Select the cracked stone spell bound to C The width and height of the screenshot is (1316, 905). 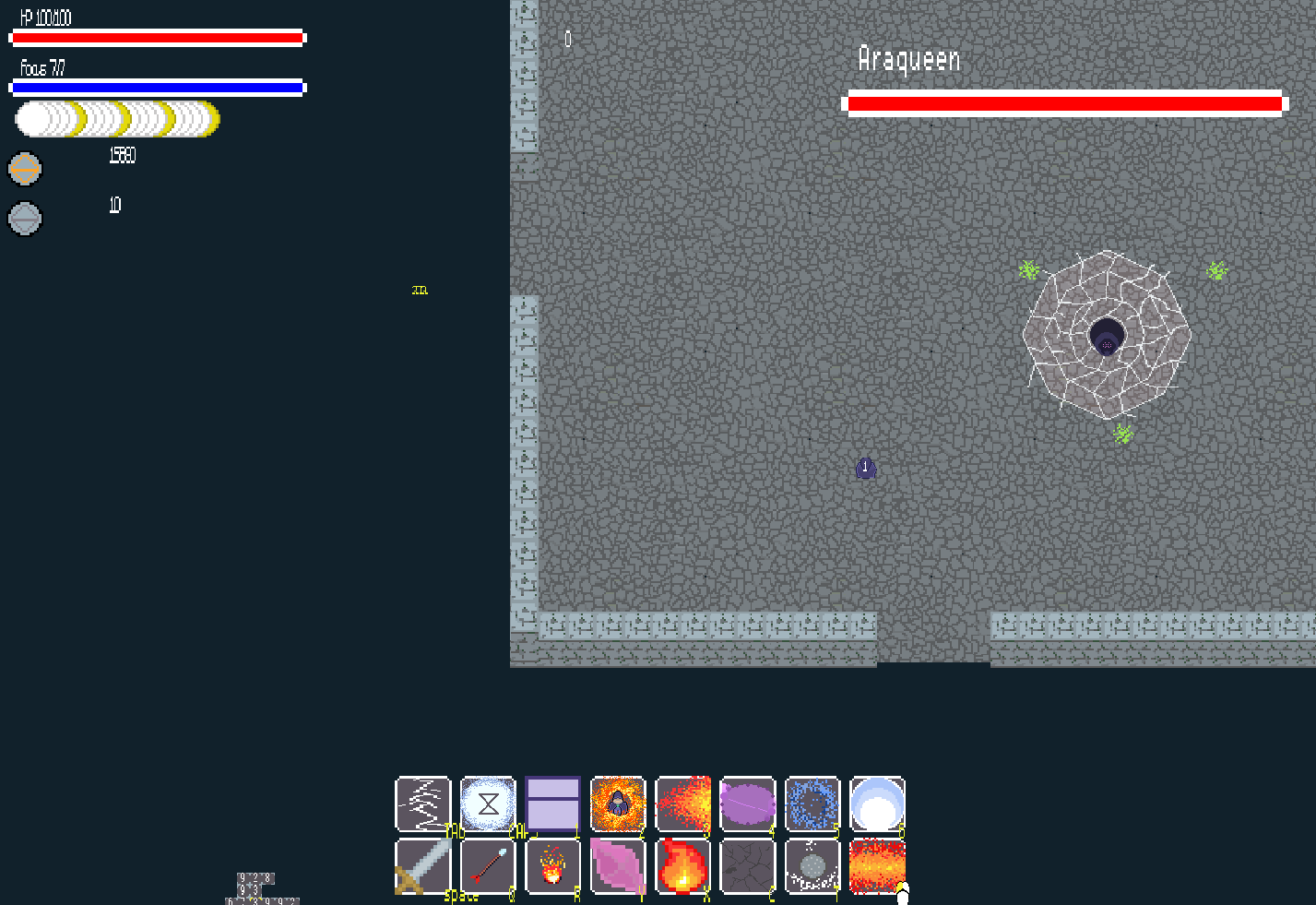747,865
